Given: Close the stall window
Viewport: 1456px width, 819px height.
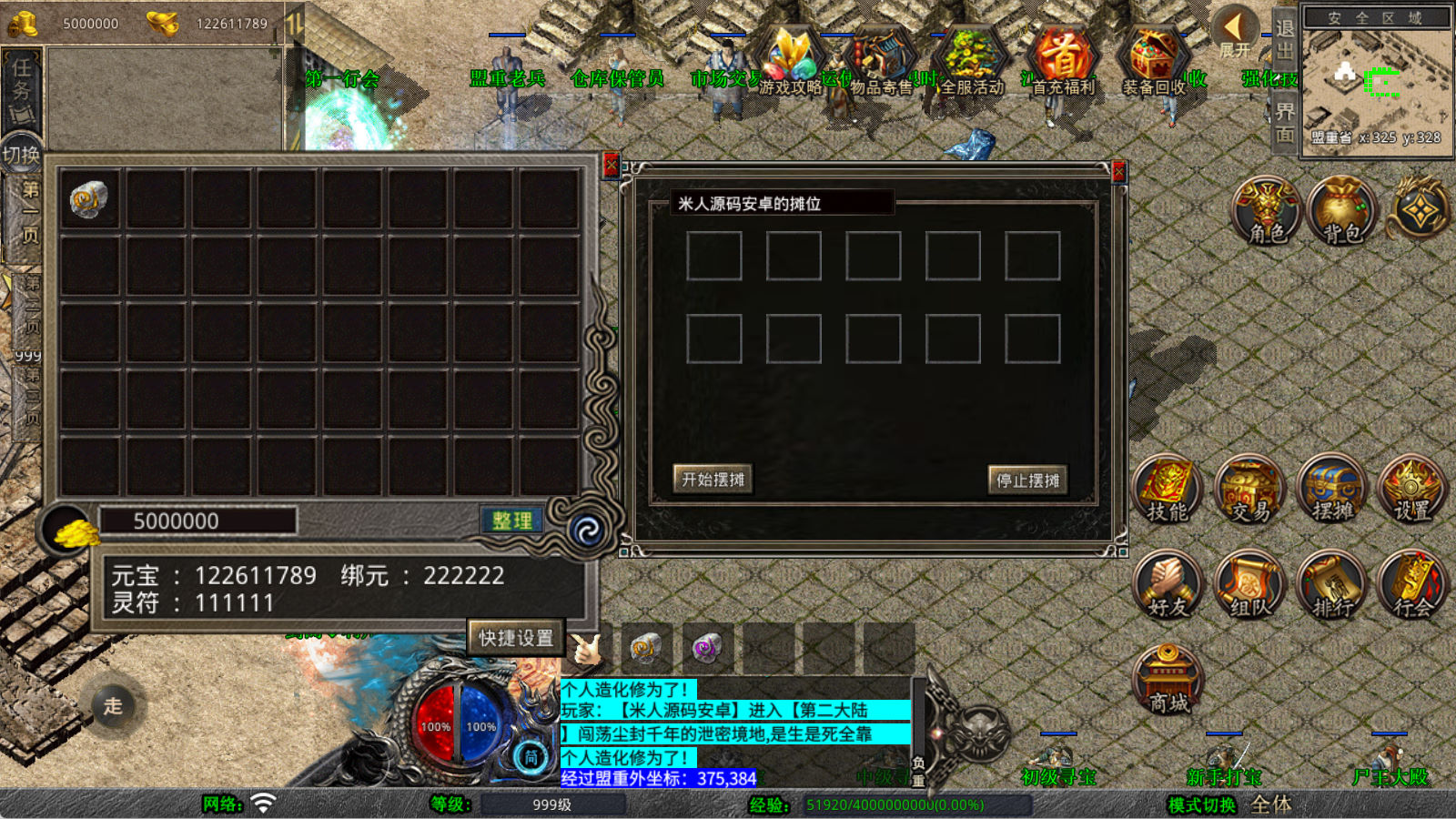Looking at the screenshot, I should click(x=1119, y=171).
